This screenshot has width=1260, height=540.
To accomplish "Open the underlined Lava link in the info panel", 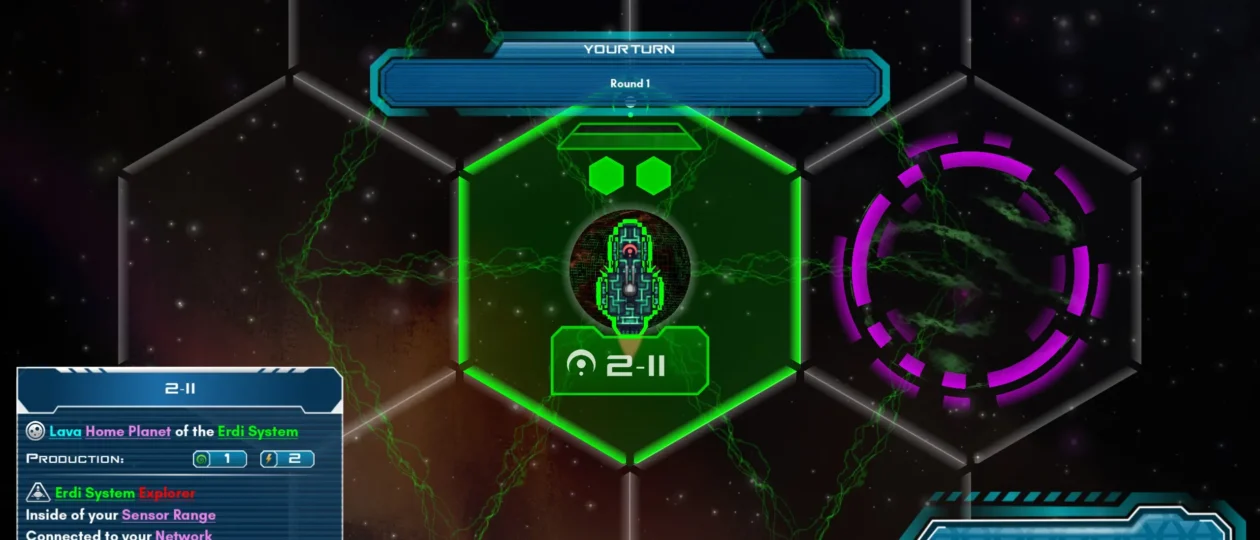I will (x=65, y=432).
